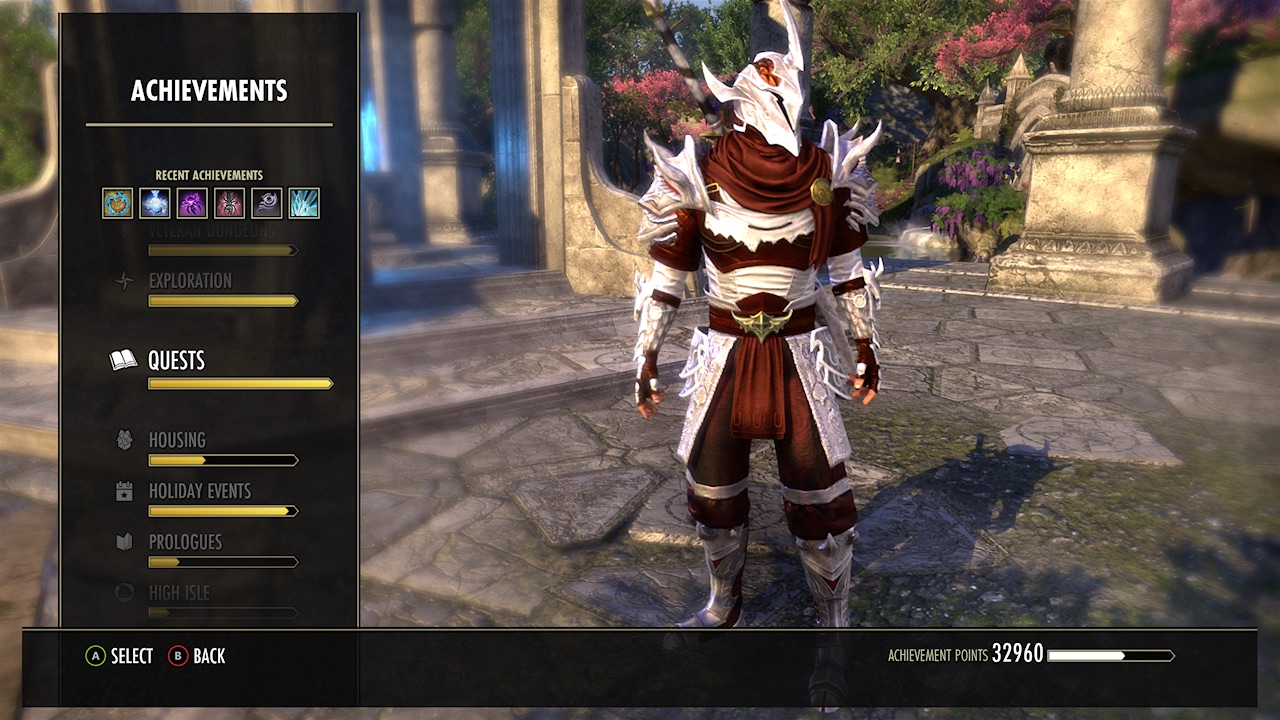Select the faded Veteran Dungeons category
Viewport: 1280px width, 720px height.
[x=211, y=233]
